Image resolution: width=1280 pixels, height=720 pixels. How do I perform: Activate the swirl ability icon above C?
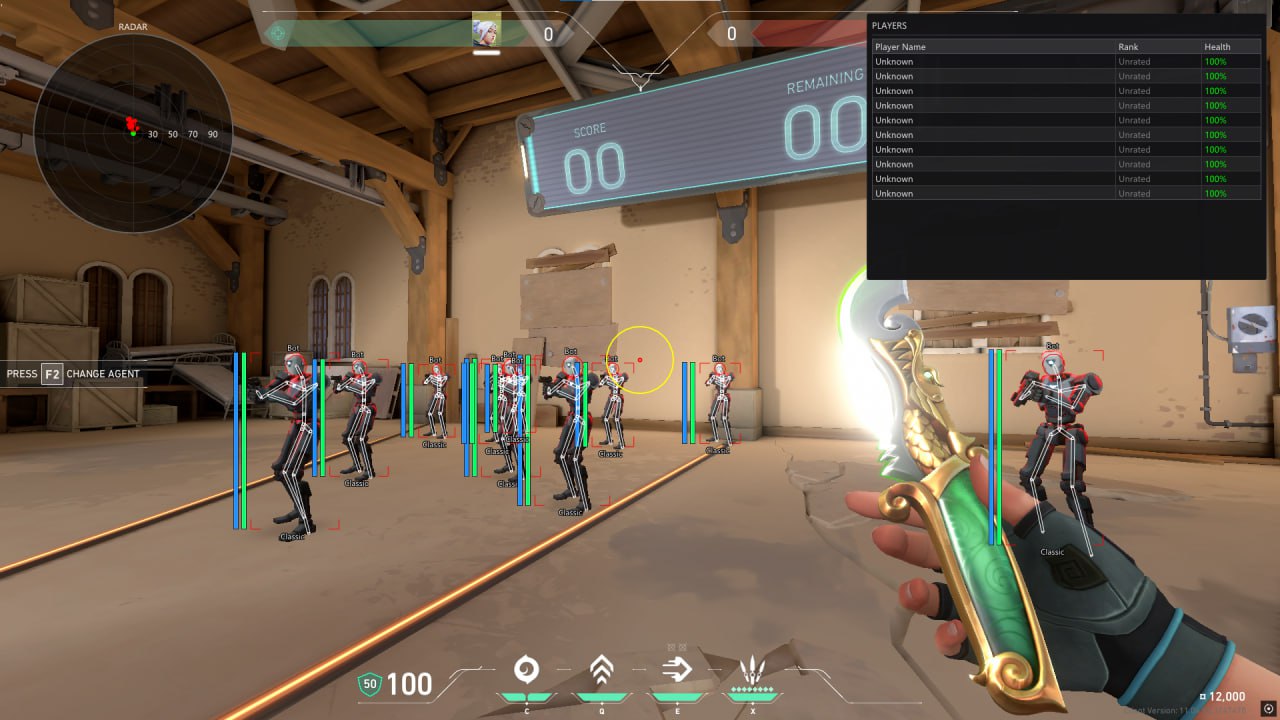click(526, 669)
